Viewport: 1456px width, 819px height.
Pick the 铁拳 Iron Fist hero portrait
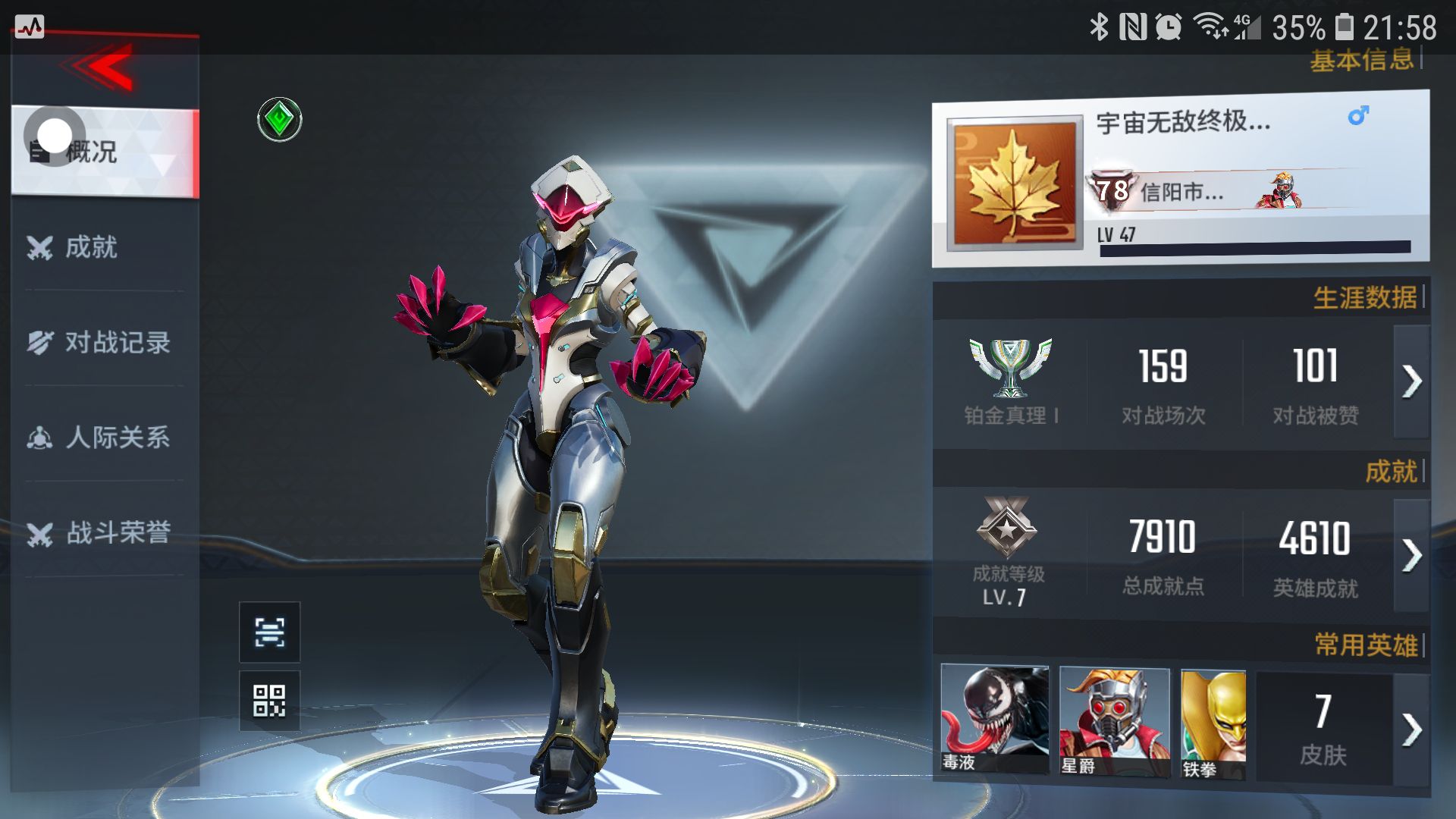coord(1213,724)
